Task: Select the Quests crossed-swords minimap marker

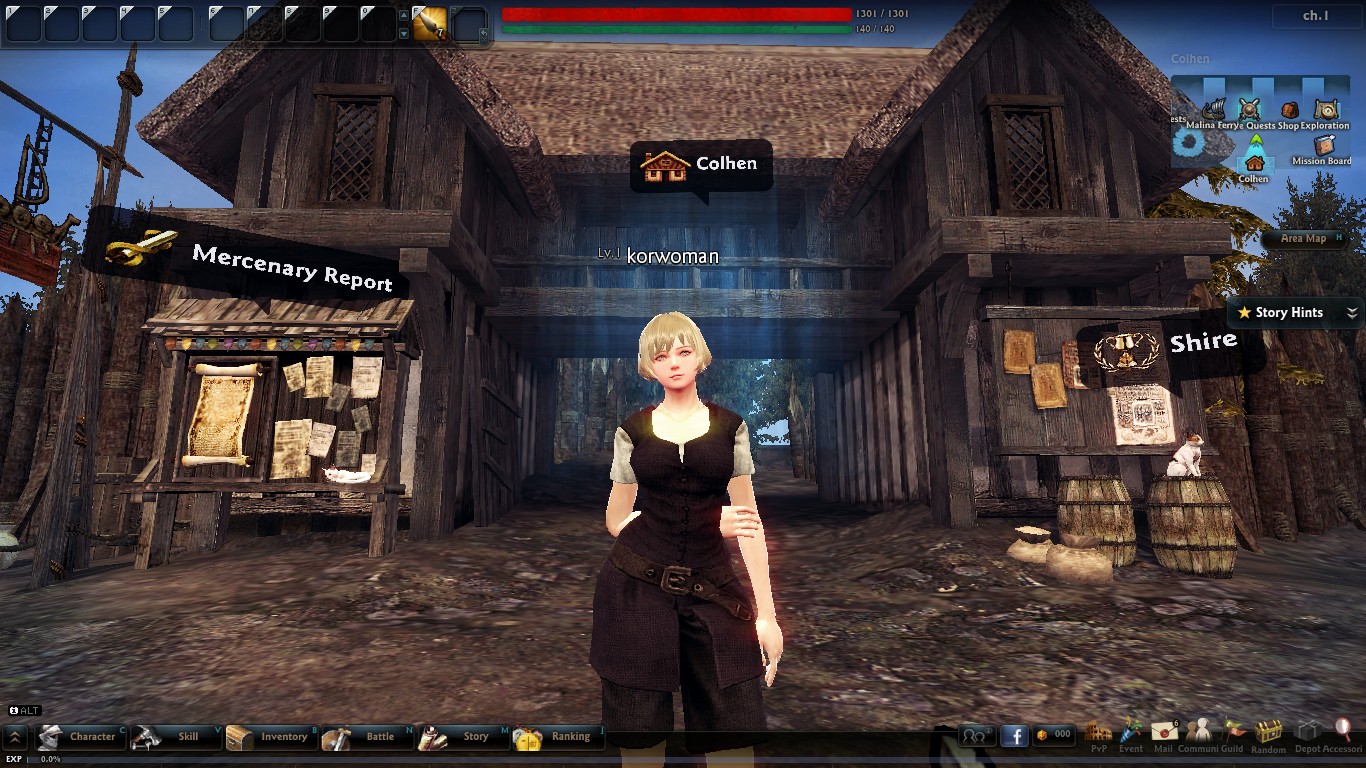Action: pos(1250,110)
